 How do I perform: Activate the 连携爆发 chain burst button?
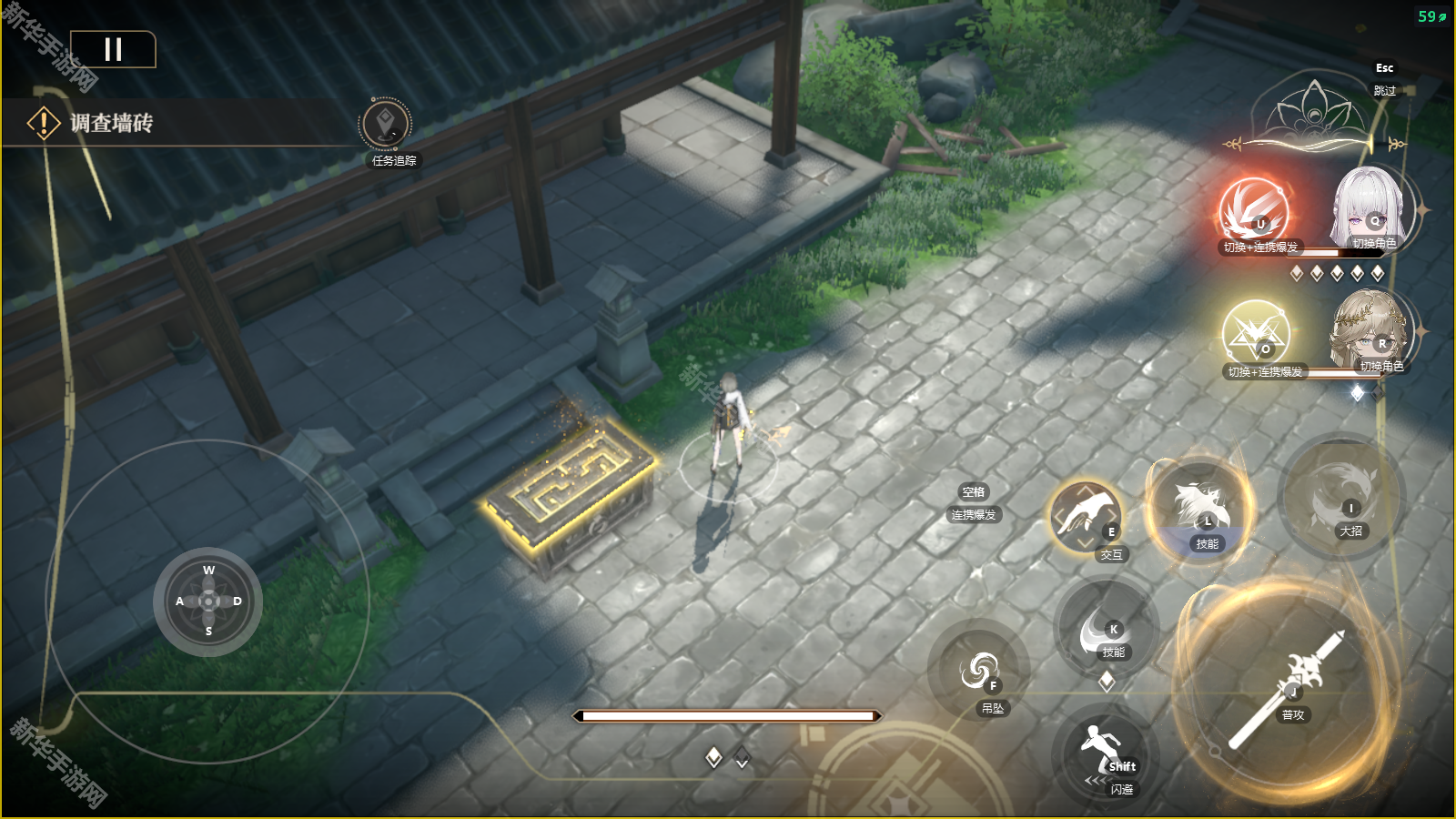[973, 504]
